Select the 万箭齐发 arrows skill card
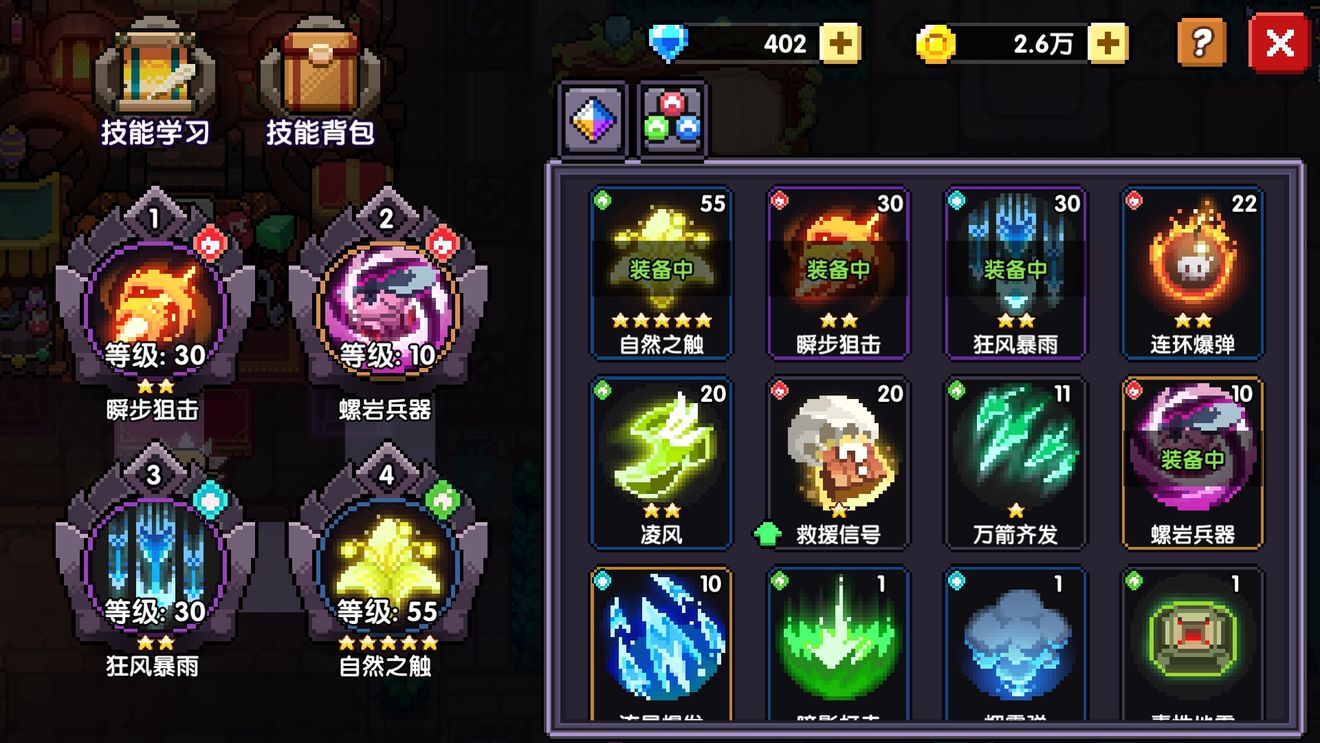The height and width of the screenshot is (743, 1320). click(1015, 462)
